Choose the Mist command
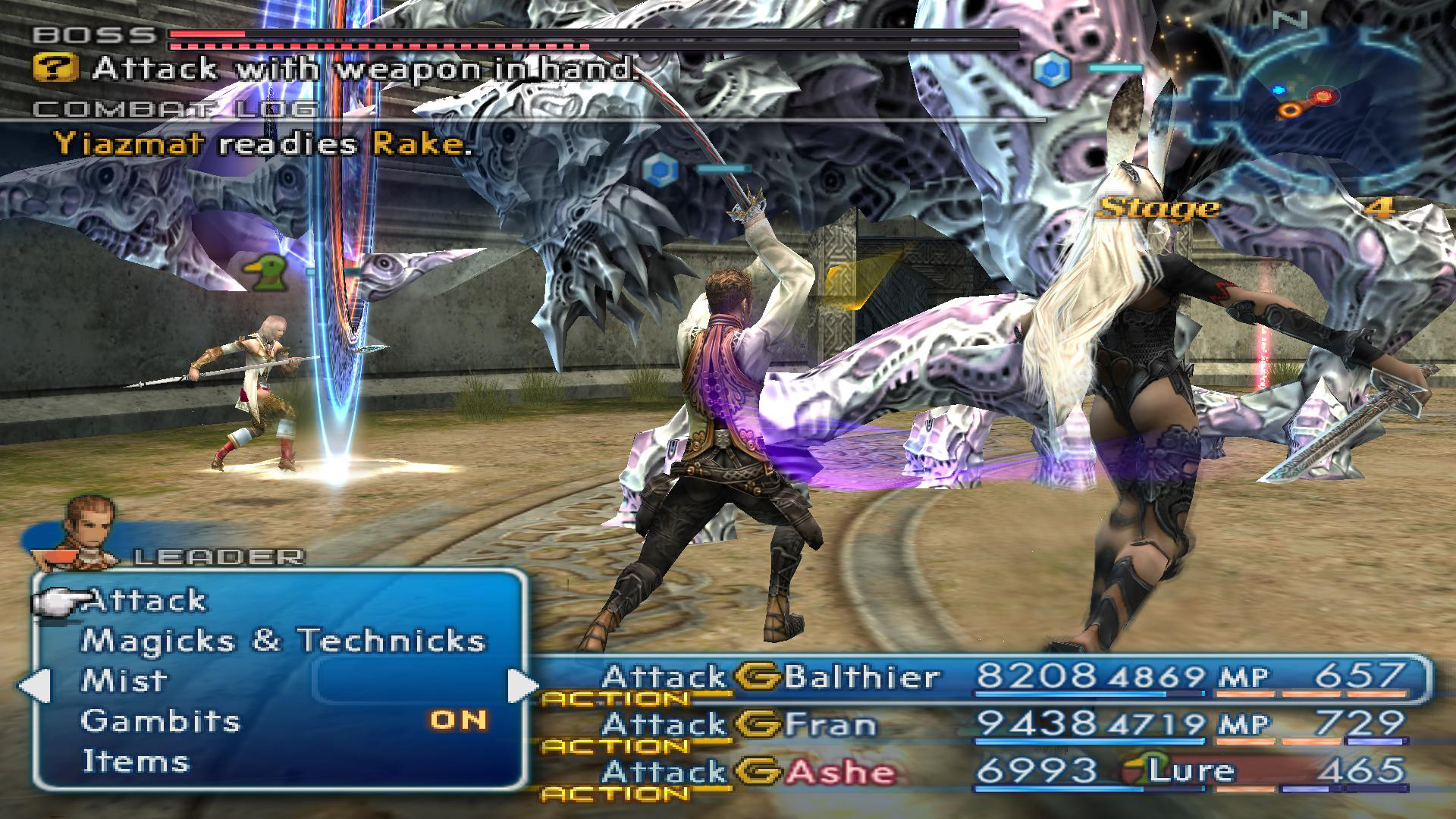 point(124,680)
